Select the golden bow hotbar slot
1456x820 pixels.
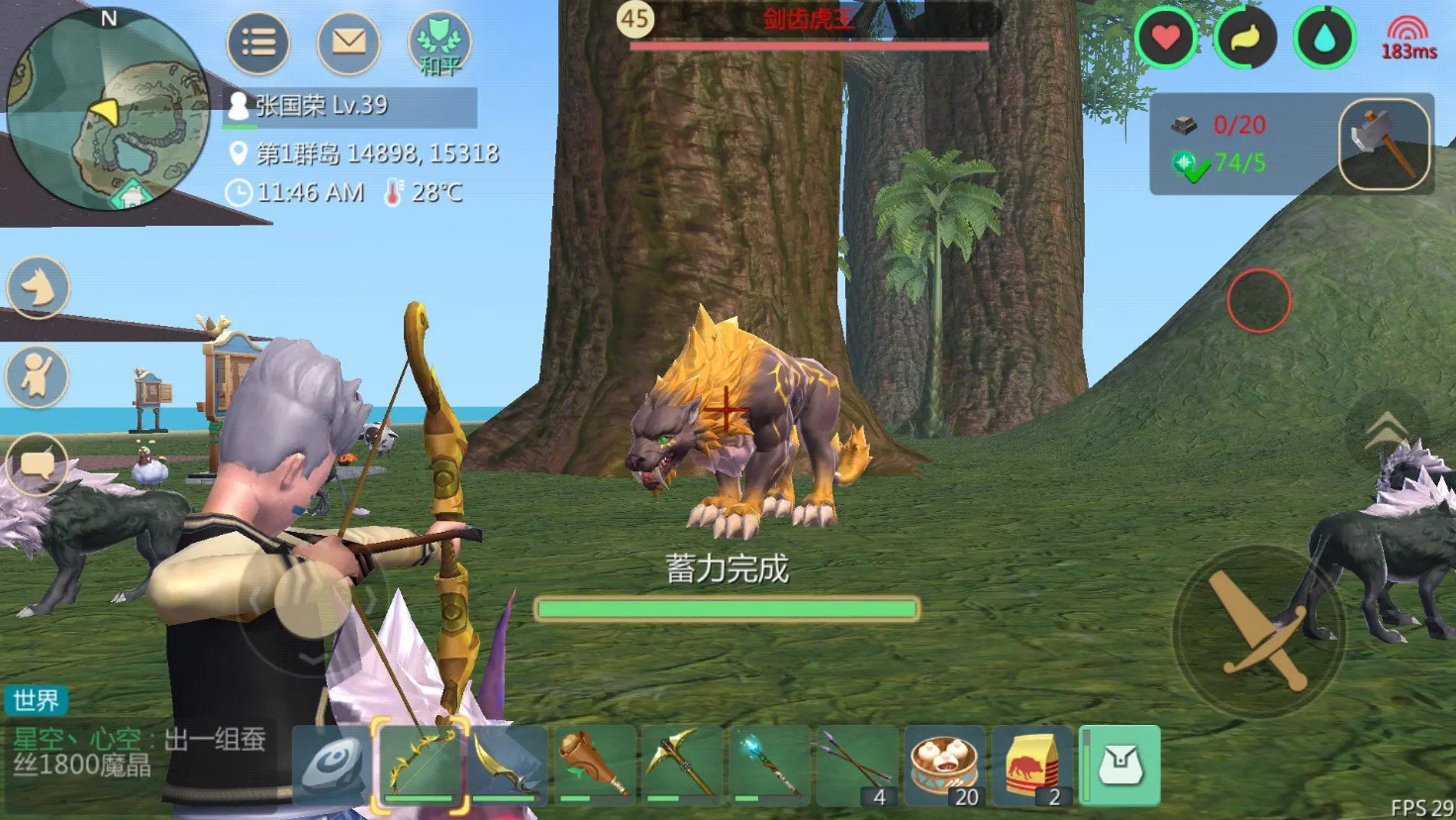421,765
